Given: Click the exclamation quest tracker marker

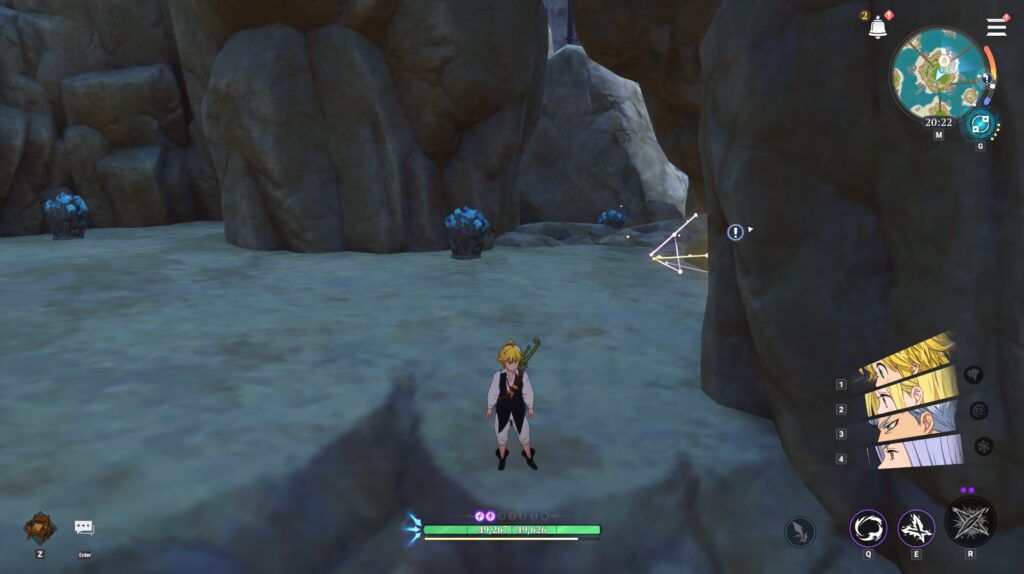Looking at the screenshot, I should point(736,232).
